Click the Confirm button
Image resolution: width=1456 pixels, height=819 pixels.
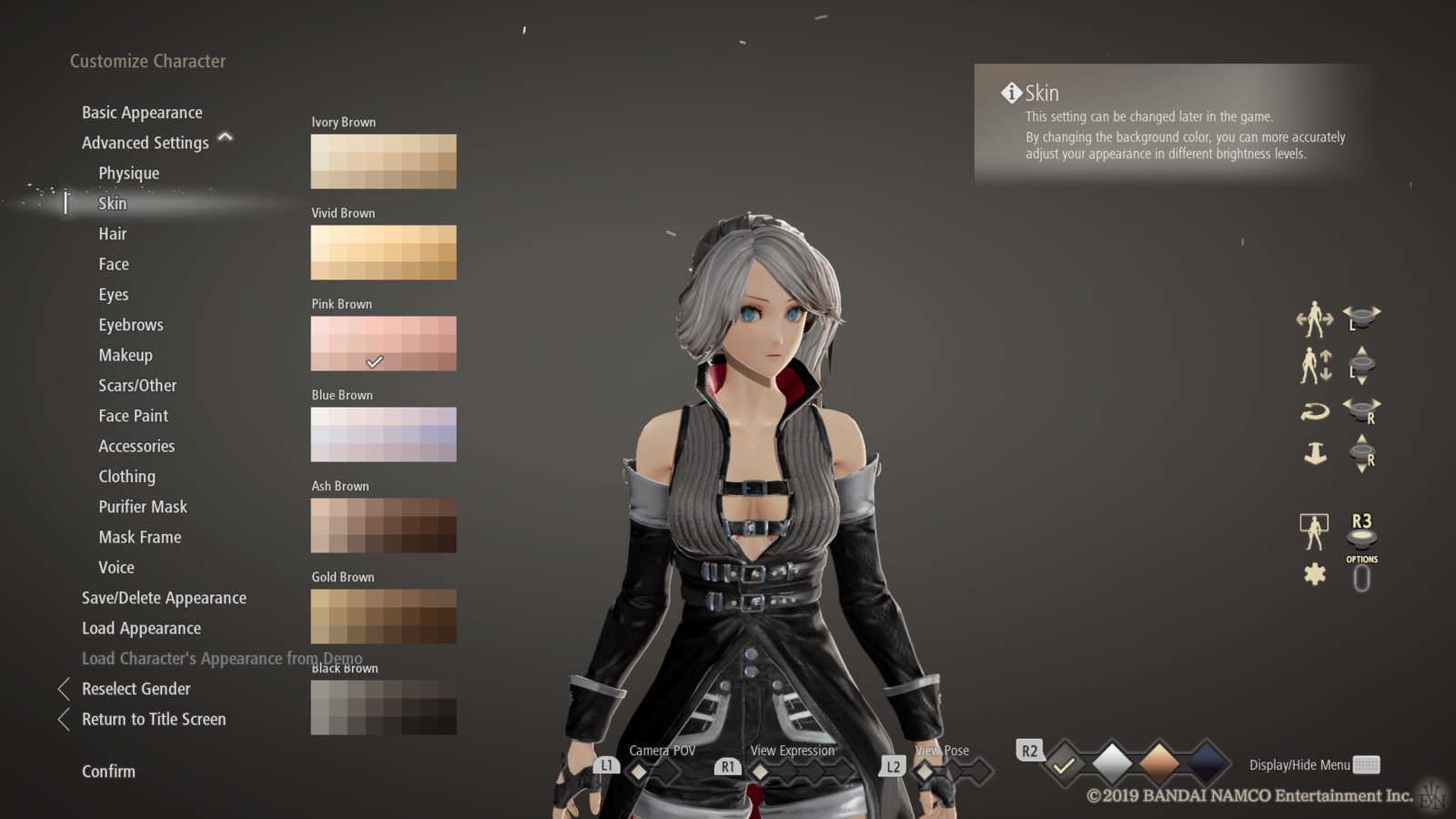point(108,771)
